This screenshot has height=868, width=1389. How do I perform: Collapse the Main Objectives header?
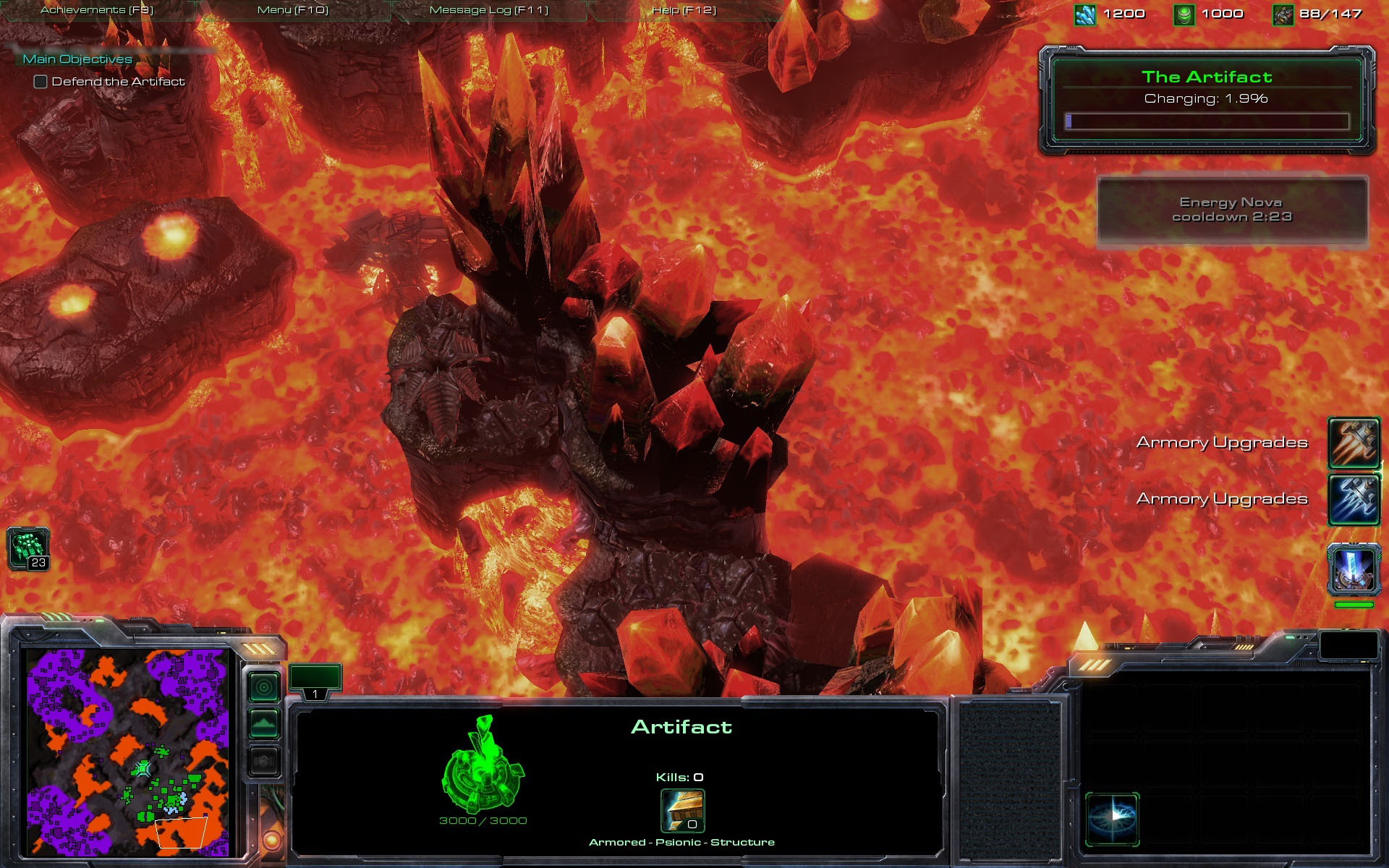click(77, 59)
